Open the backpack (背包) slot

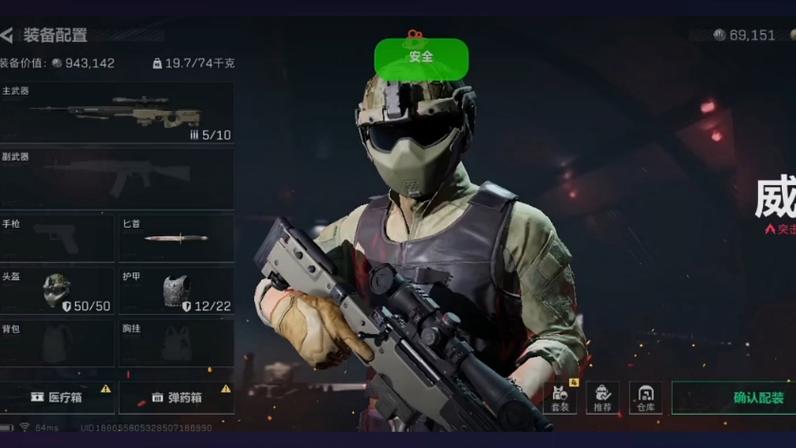[x=57, y=343]
